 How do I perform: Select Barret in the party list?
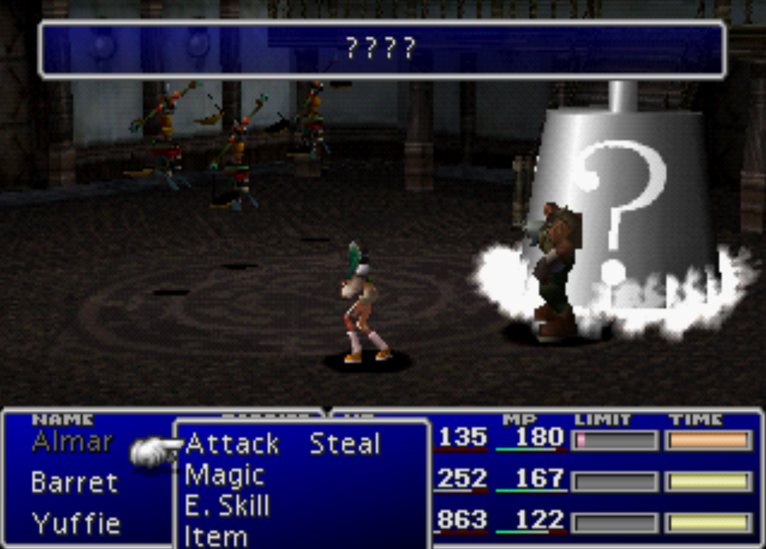[74, 482]
